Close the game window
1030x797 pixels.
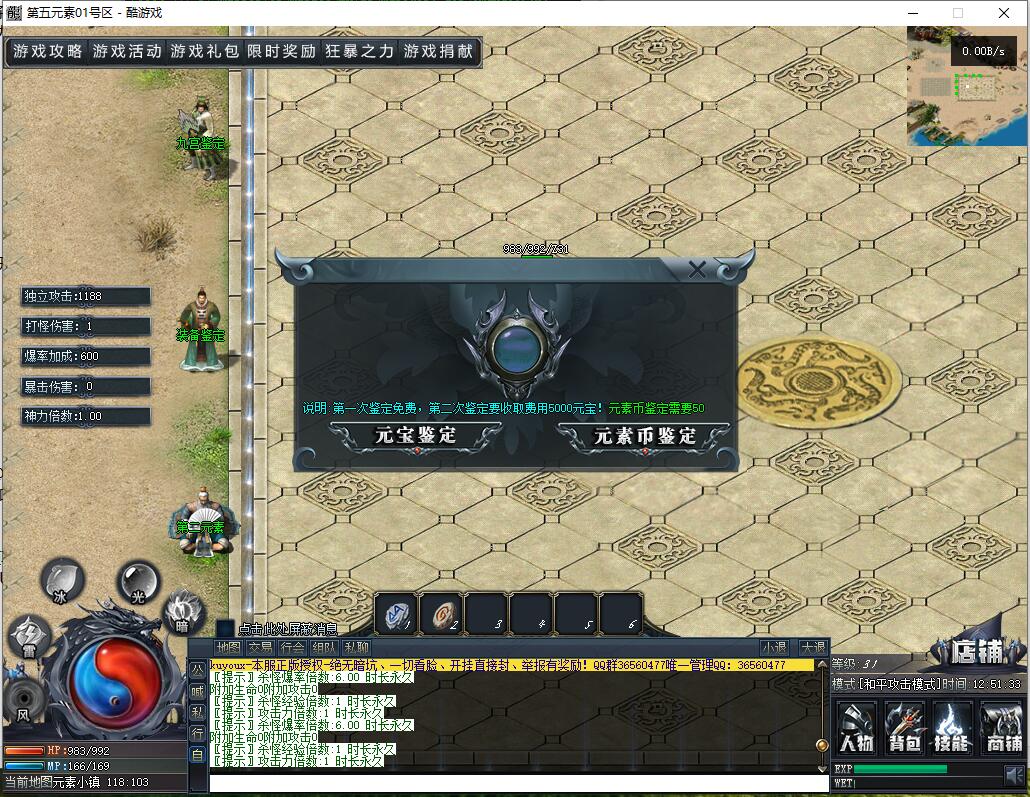(1004, 13)
